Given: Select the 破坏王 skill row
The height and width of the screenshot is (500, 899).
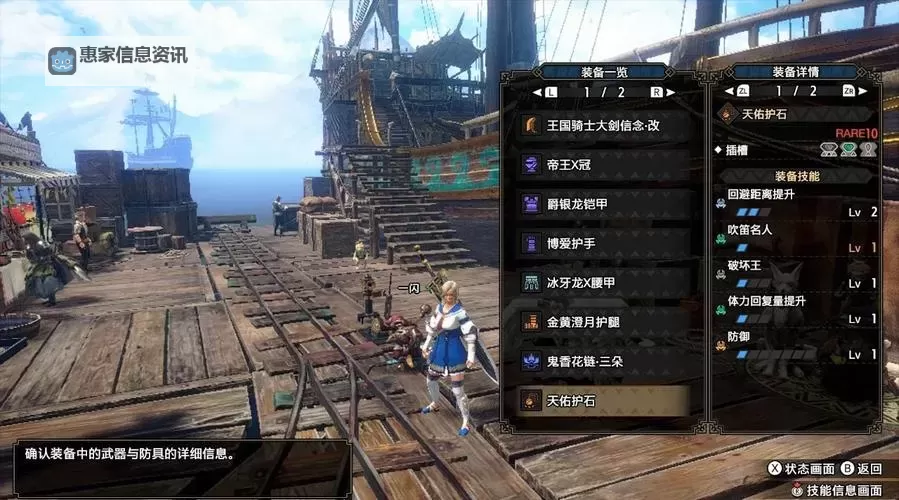Looking at the screenshot, I should 796,274.
